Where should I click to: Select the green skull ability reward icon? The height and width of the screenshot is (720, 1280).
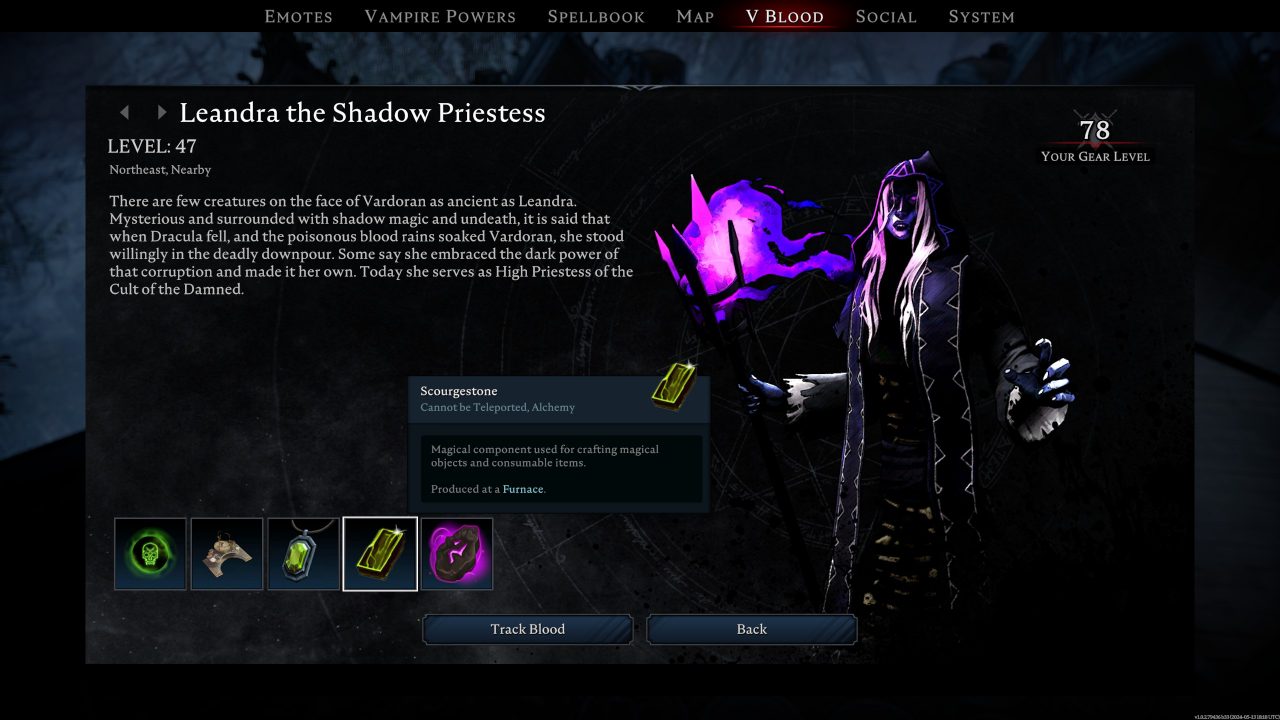click(149, 554)
